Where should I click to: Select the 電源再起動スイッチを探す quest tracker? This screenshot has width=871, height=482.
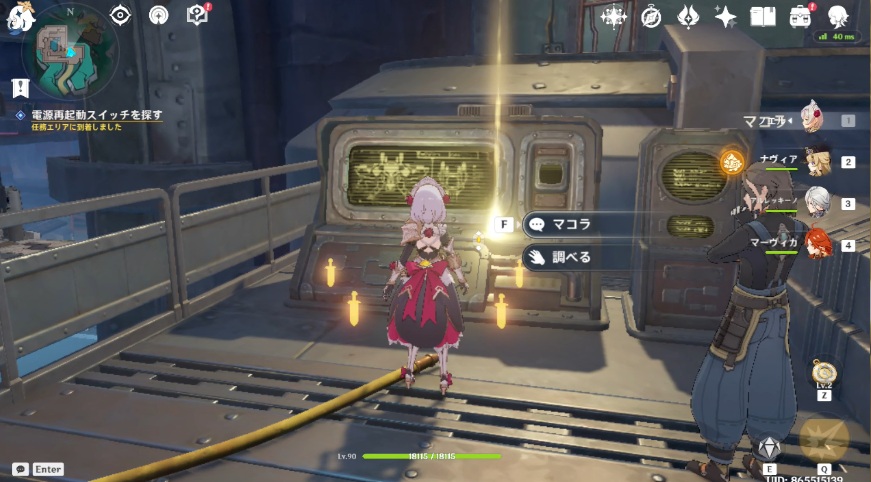[96, 115]
